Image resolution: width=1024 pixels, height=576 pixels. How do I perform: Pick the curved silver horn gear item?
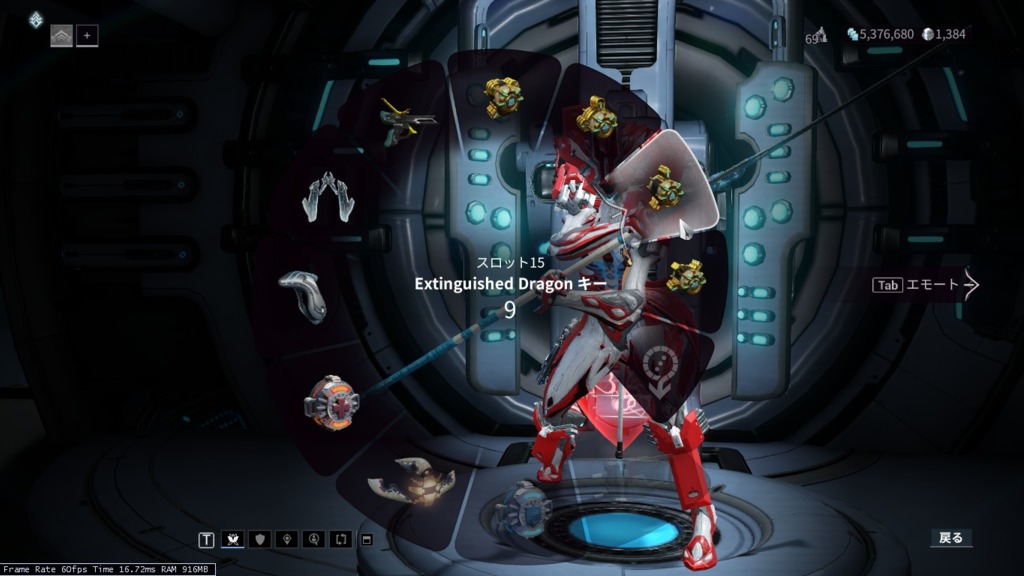[304, 296]
